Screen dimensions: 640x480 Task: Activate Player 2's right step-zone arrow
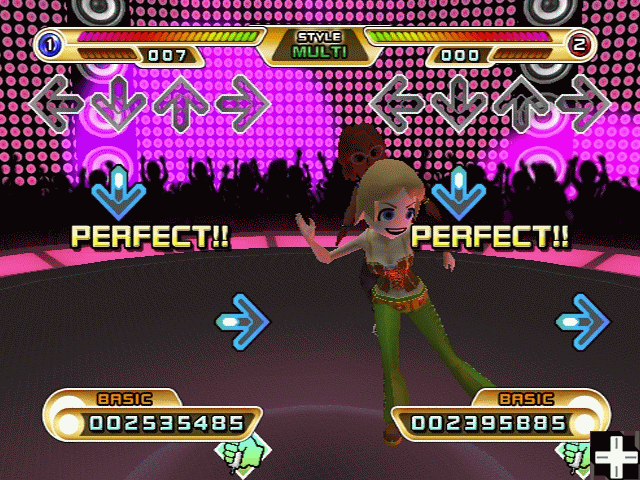(583, 101)
